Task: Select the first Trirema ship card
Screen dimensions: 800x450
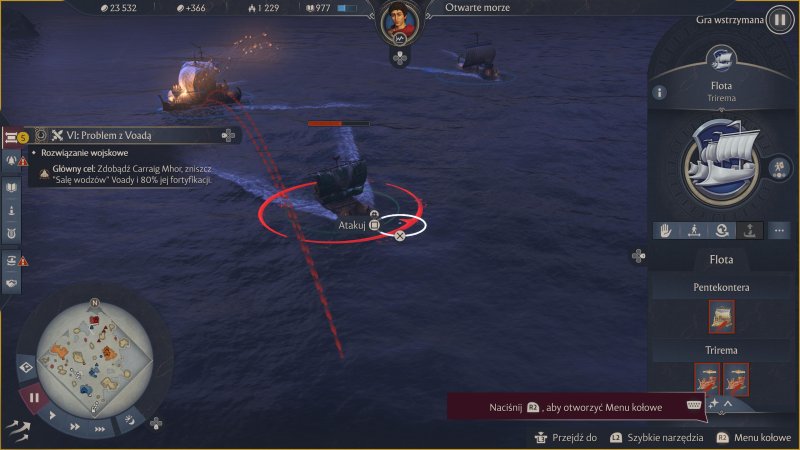Action: [x=707, y=378]
